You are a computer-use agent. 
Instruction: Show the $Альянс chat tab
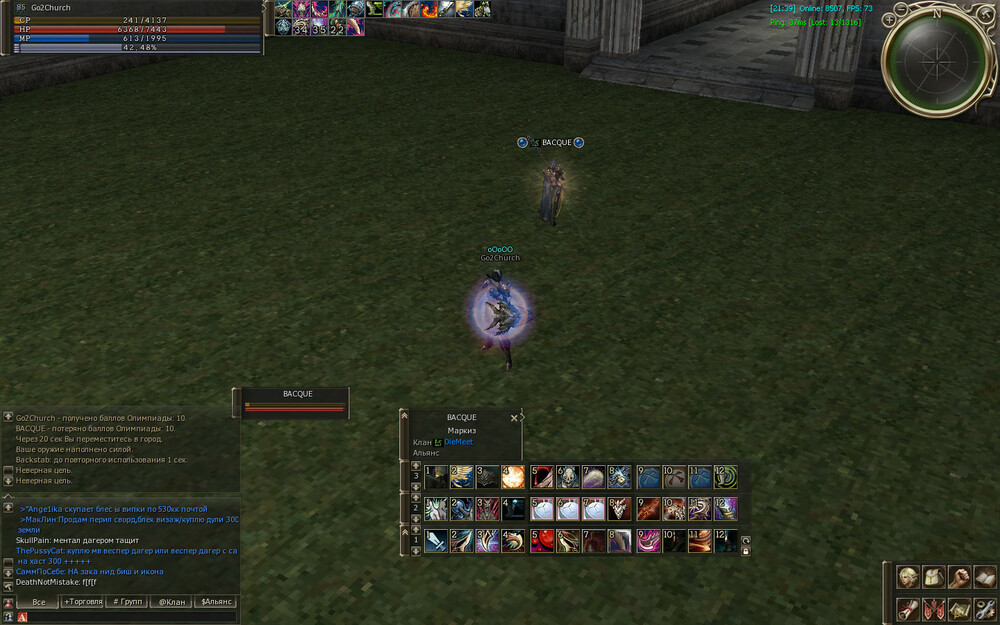tap(217, 602)
